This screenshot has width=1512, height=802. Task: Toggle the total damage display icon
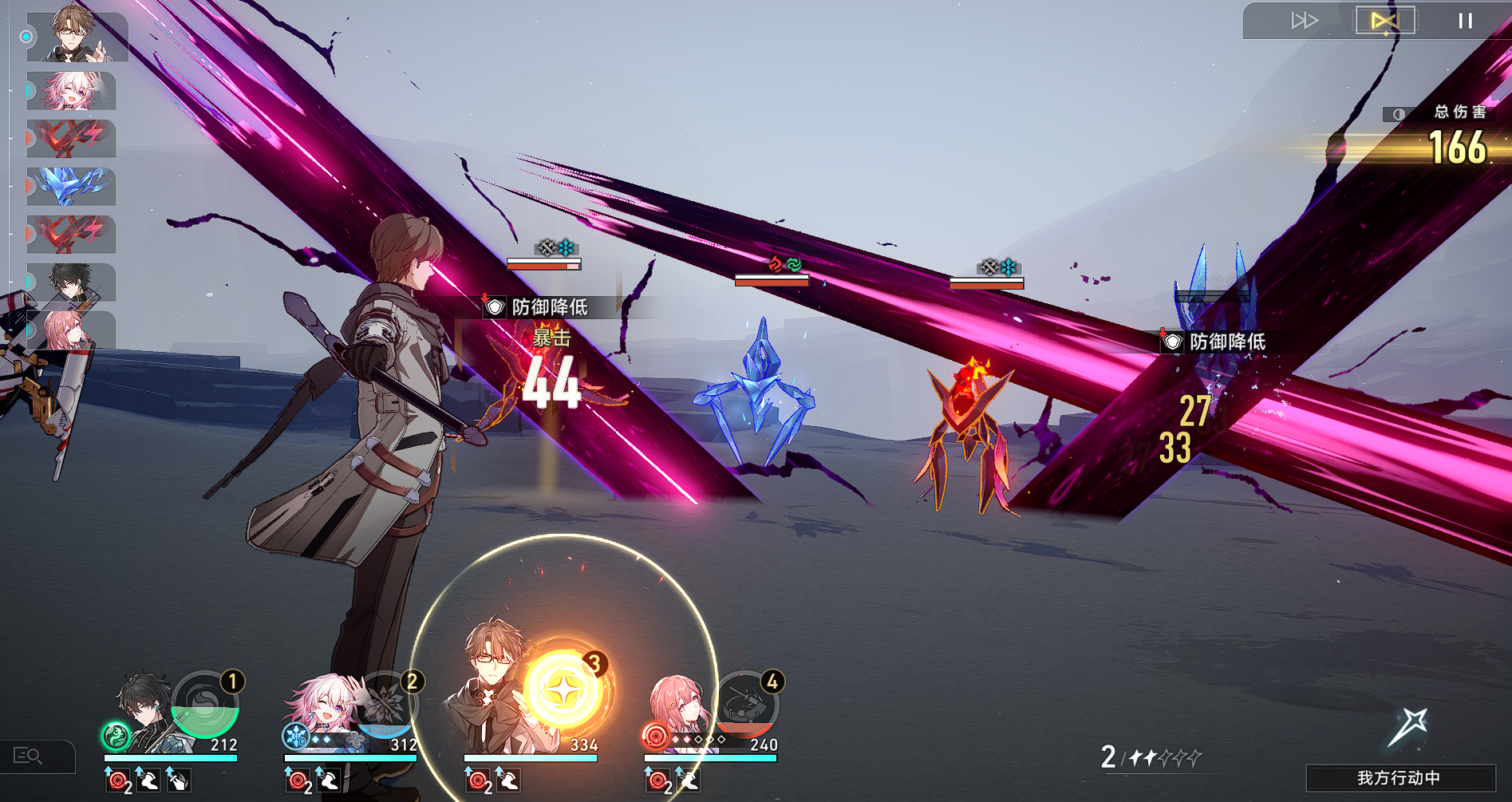click(1398, 114)
